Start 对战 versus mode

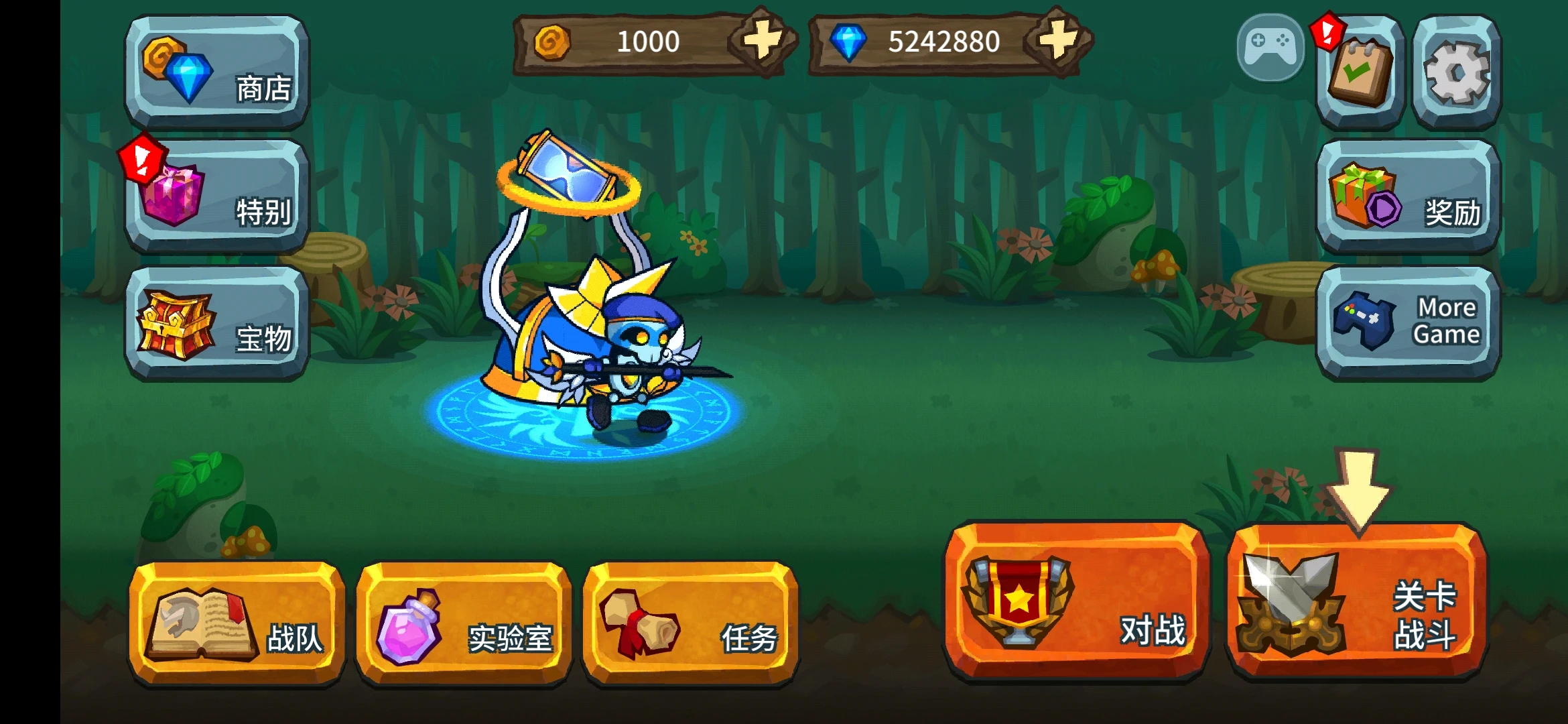click(1077, 601)
